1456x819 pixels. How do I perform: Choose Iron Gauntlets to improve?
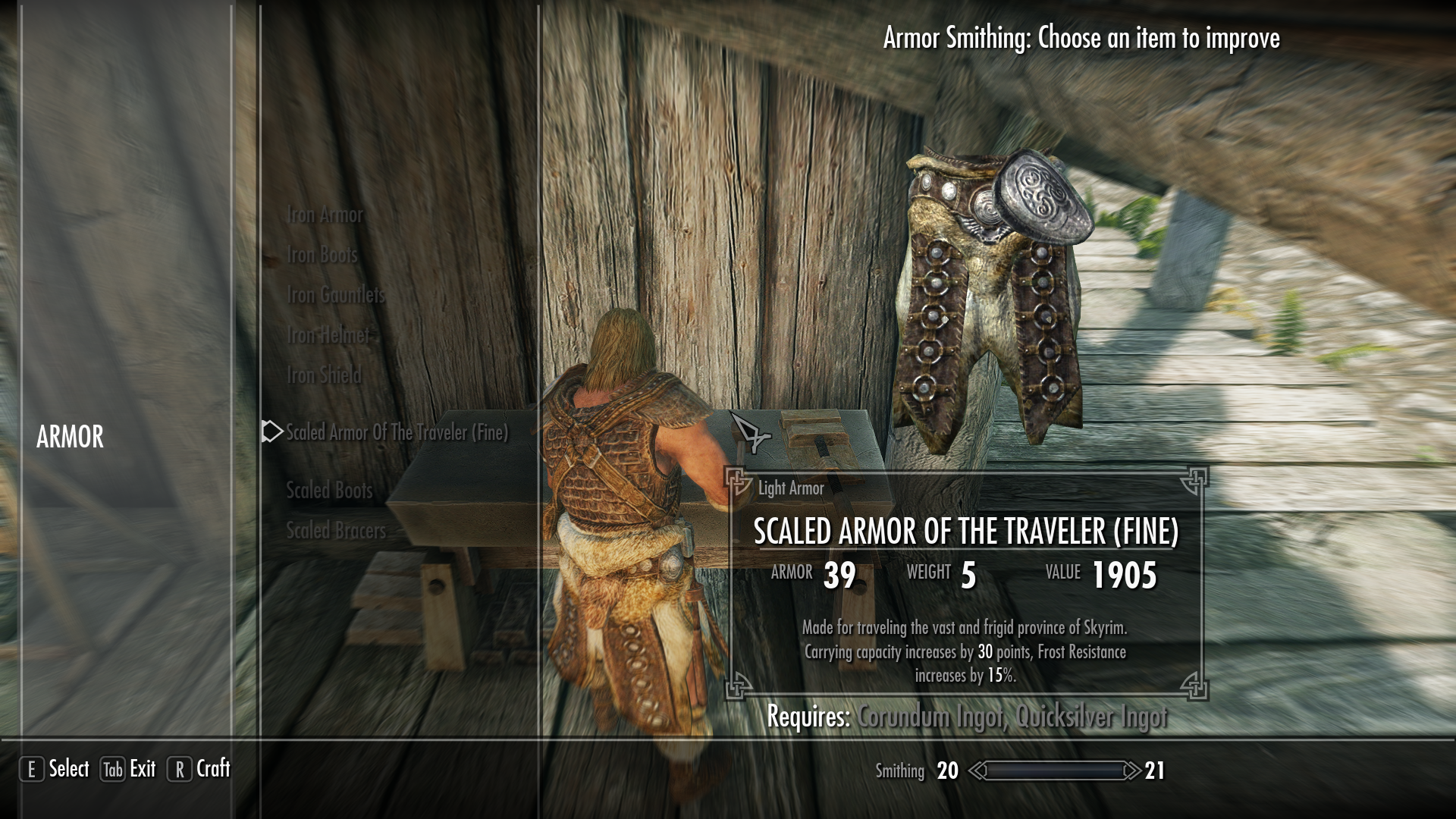(334, 295)
